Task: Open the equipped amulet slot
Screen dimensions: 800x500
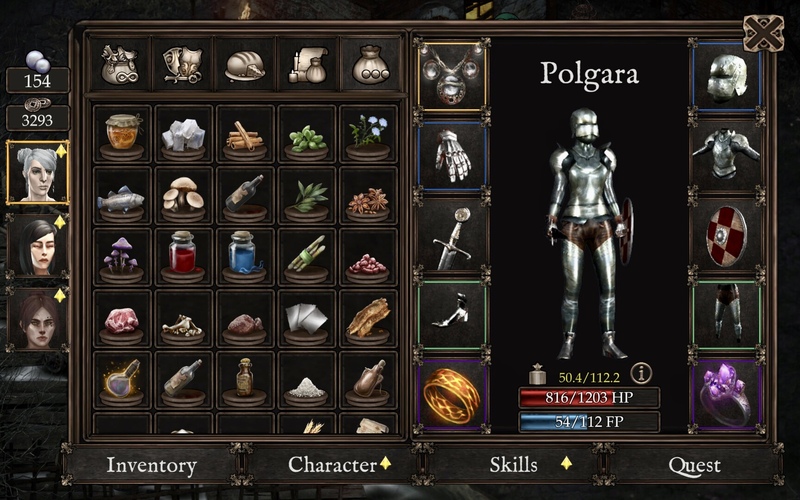Action: (x=452, y=75)
